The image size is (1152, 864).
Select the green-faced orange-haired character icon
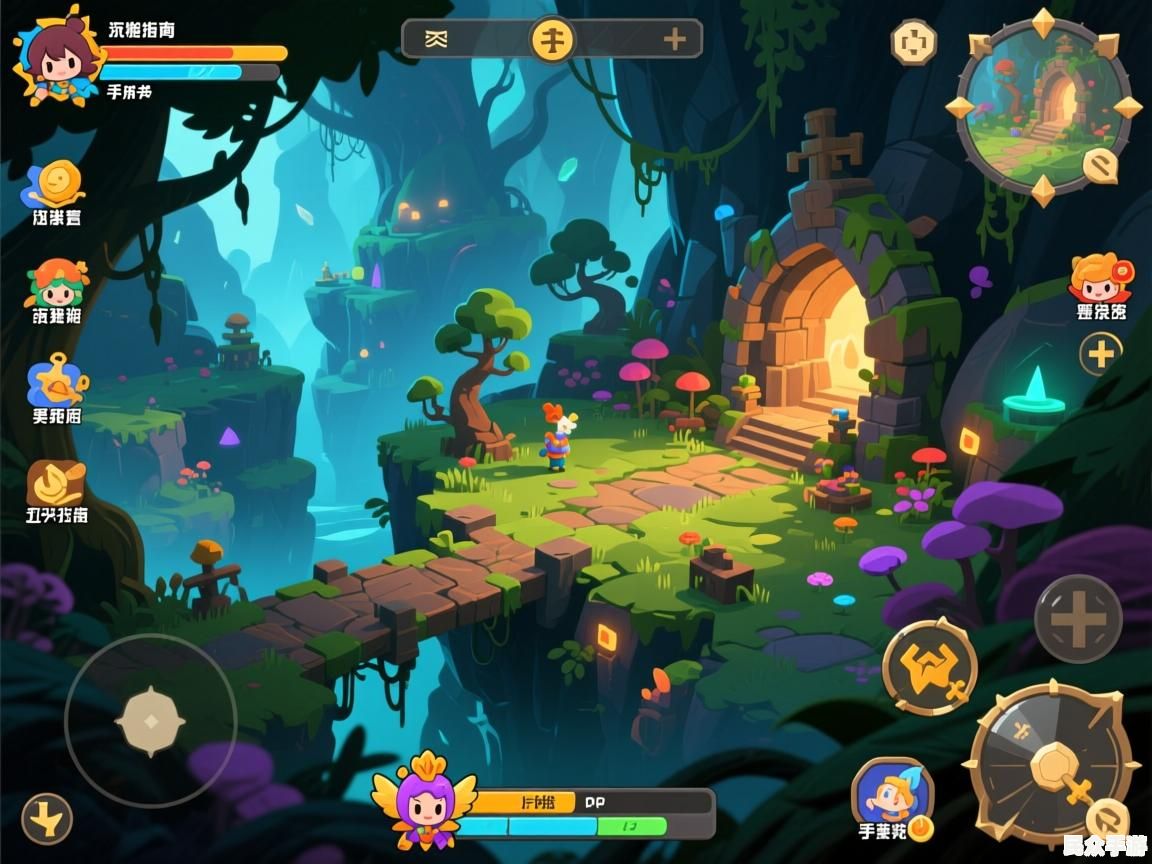click(56, 285)
